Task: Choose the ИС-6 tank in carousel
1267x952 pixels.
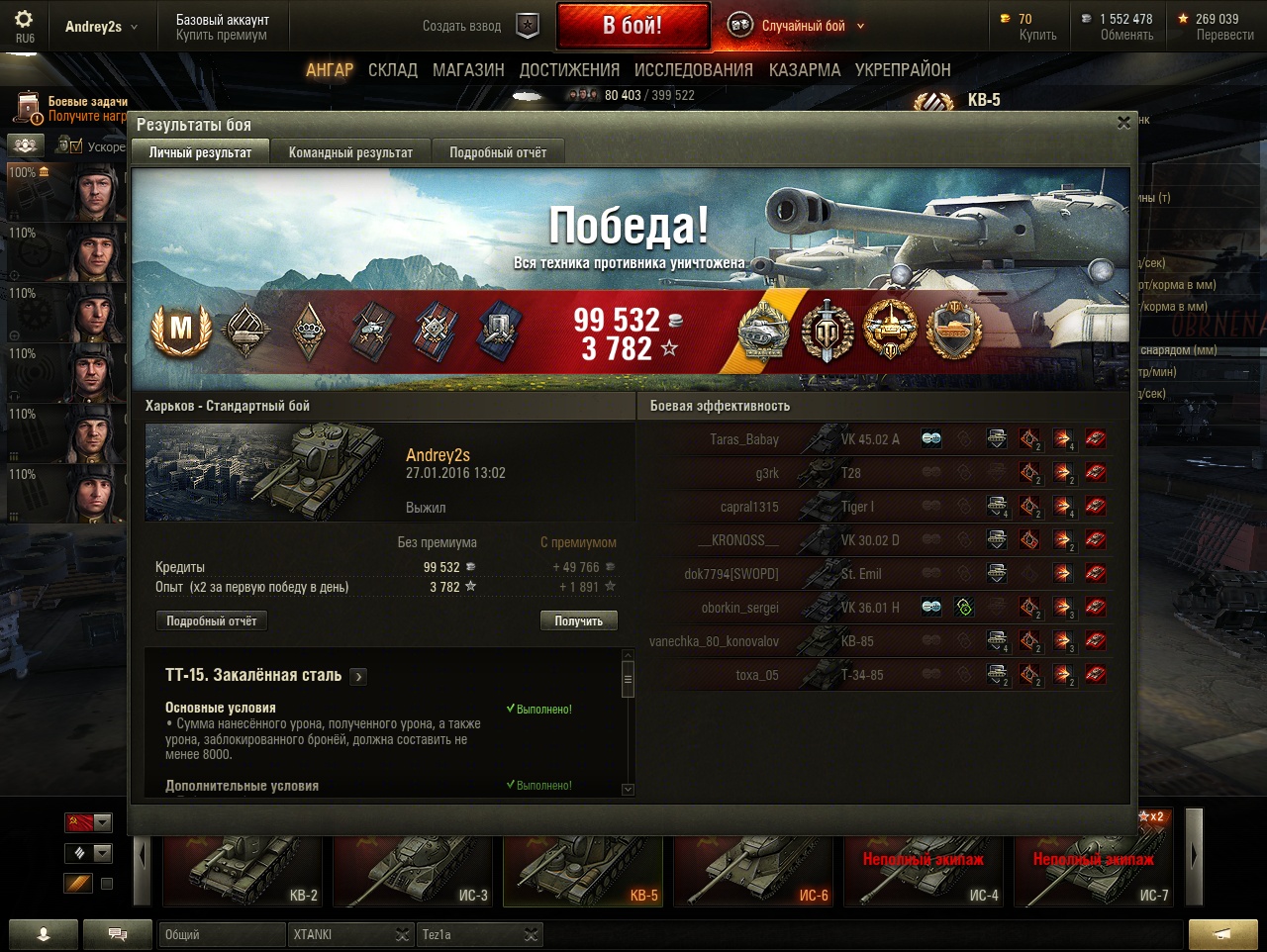Action: click(x=753, y=871)
